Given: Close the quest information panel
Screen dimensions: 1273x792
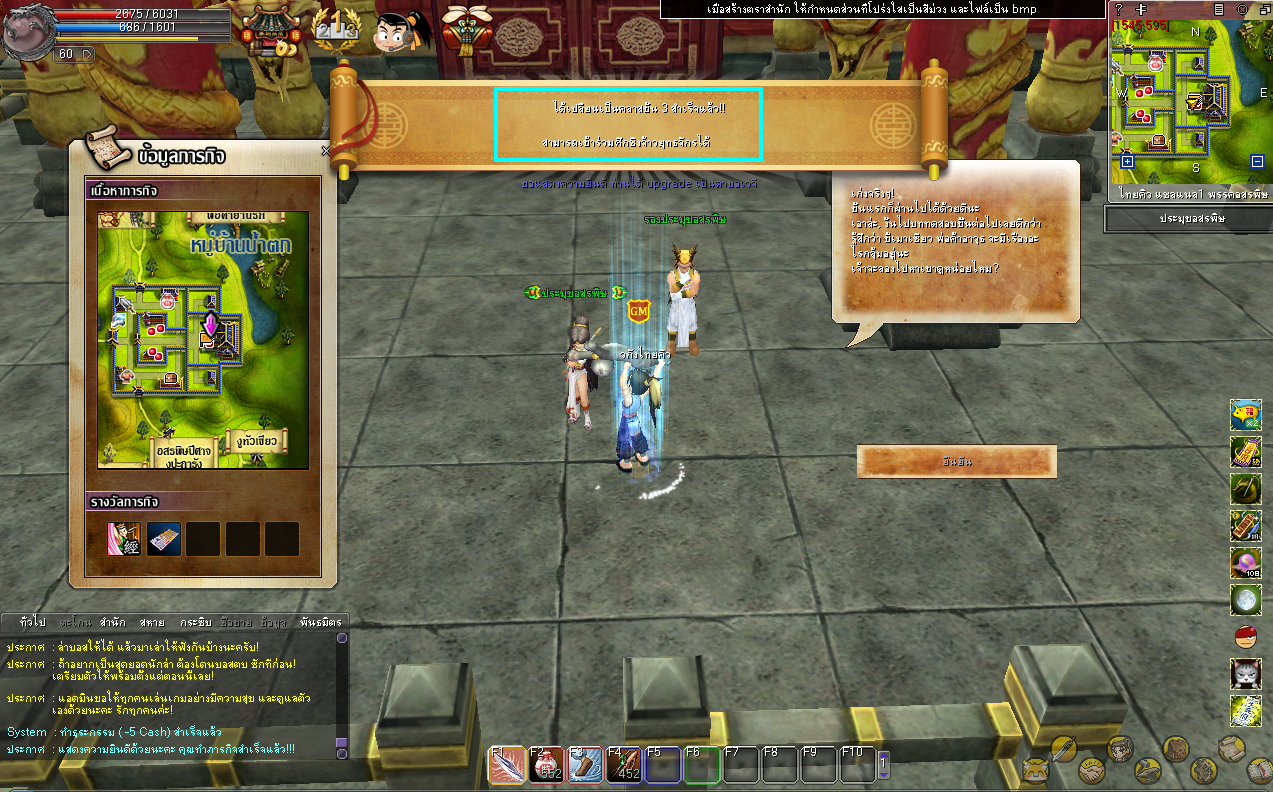Looking at the screenshot, I should (325, 151).
